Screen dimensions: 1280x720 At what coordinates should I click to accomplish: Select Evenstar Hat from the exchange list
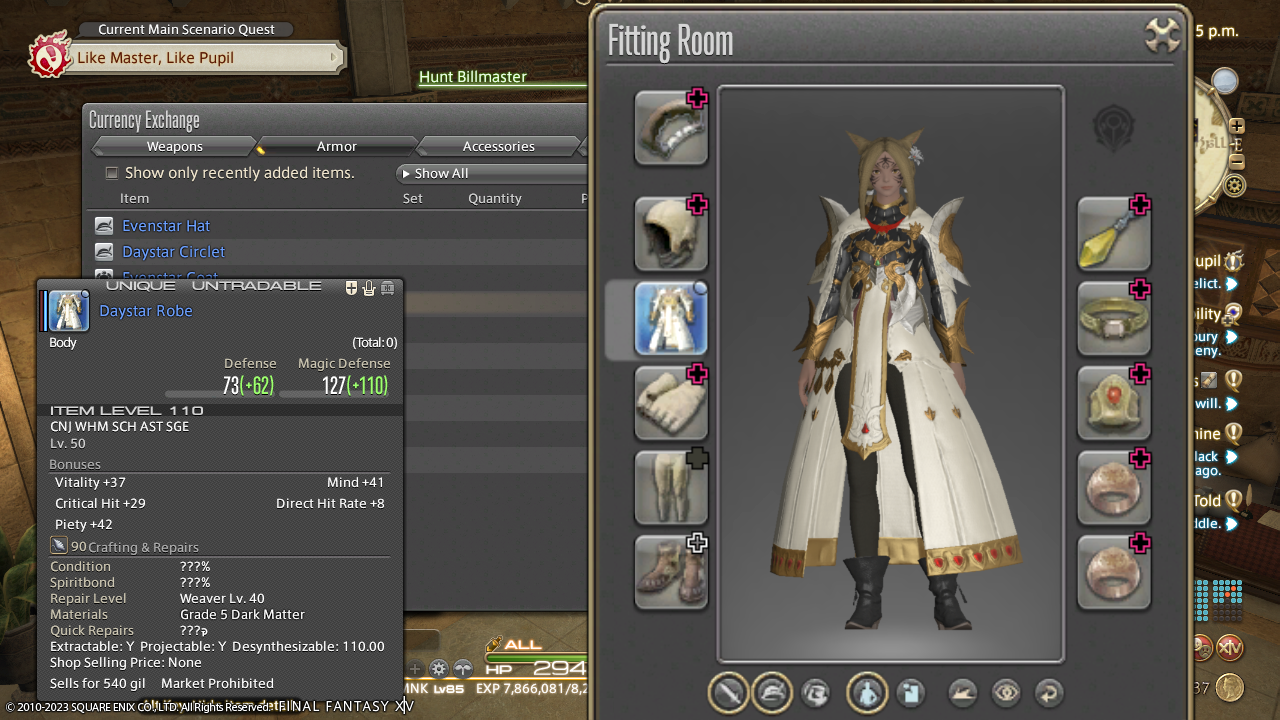(166, 226)
